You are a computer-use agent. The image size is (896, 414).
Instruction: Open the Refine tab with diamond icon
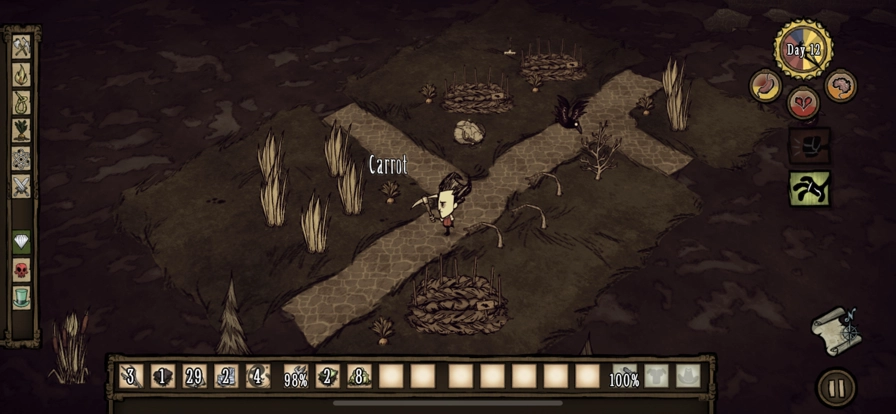click(21, 242)
